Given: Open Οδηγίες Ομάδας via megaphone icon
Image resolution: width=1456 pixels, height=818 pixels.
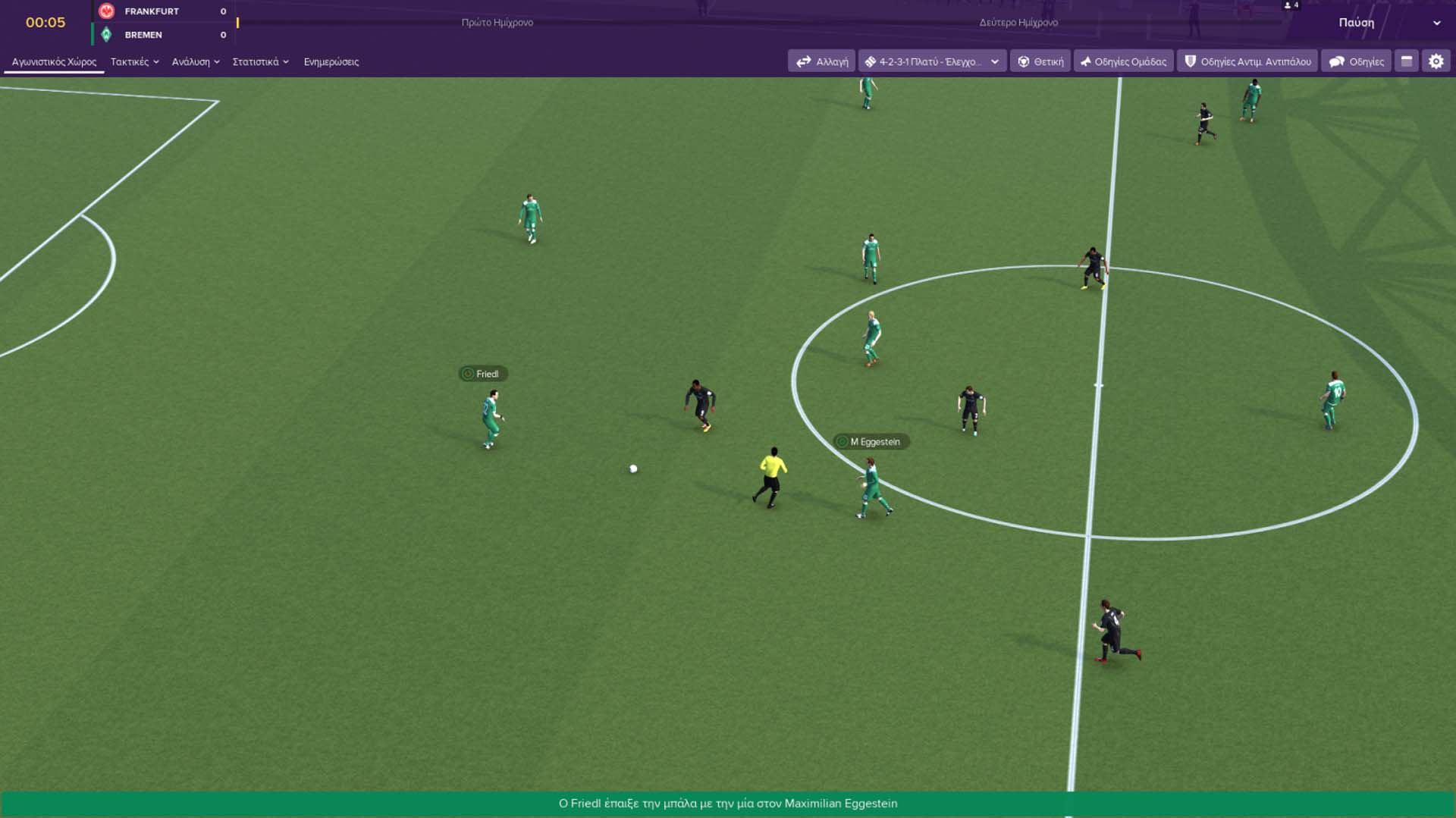Looking at the screenshot, I should (1086, 61).
